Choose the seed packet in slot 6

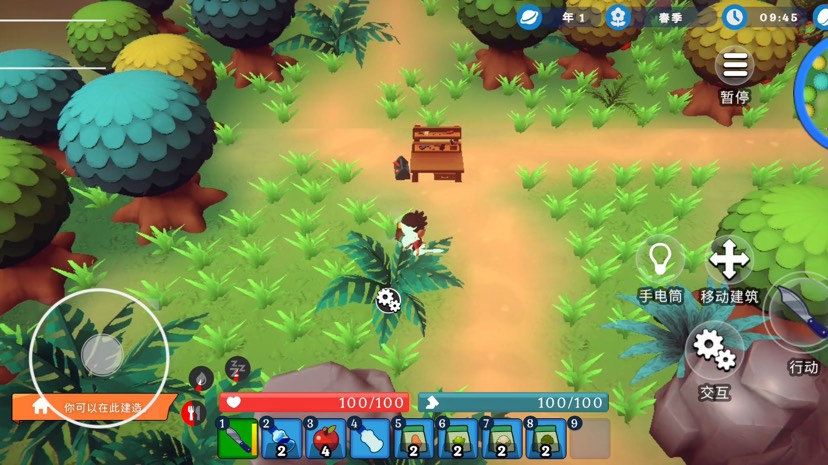point(458,439)
